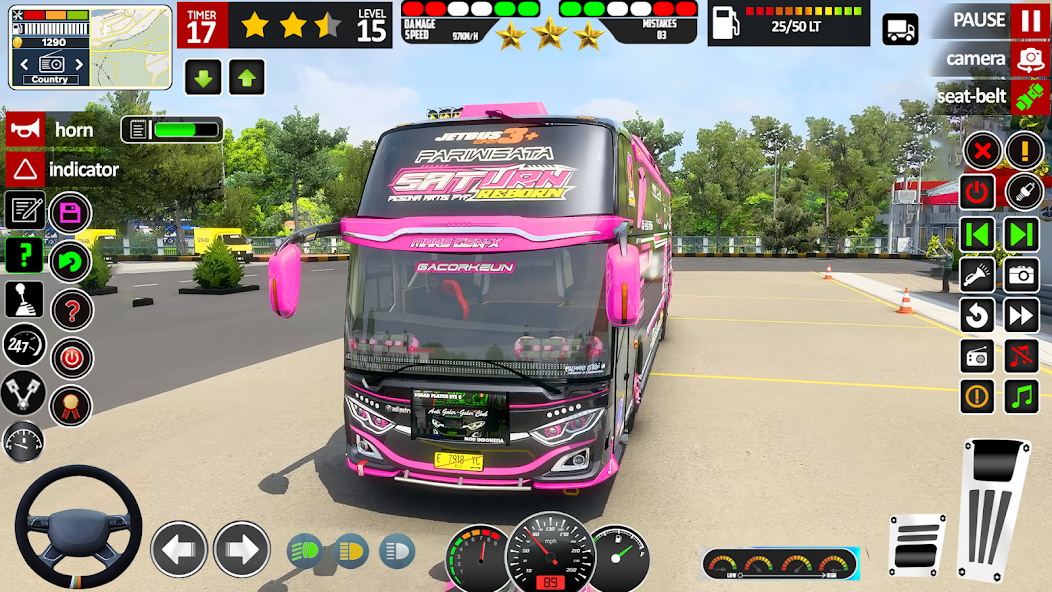Screen dimensions: 1052x592
Task: Honk the horn
Action: tap(25, 130)
